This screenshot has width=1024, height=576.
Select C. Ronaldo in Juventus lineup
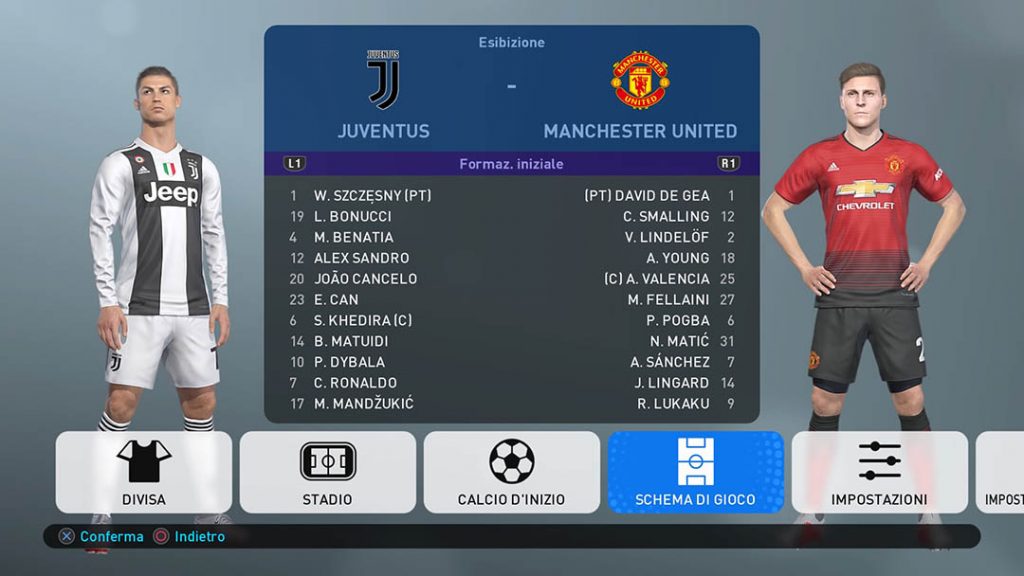pyautogui.click(x=355, y=382)
